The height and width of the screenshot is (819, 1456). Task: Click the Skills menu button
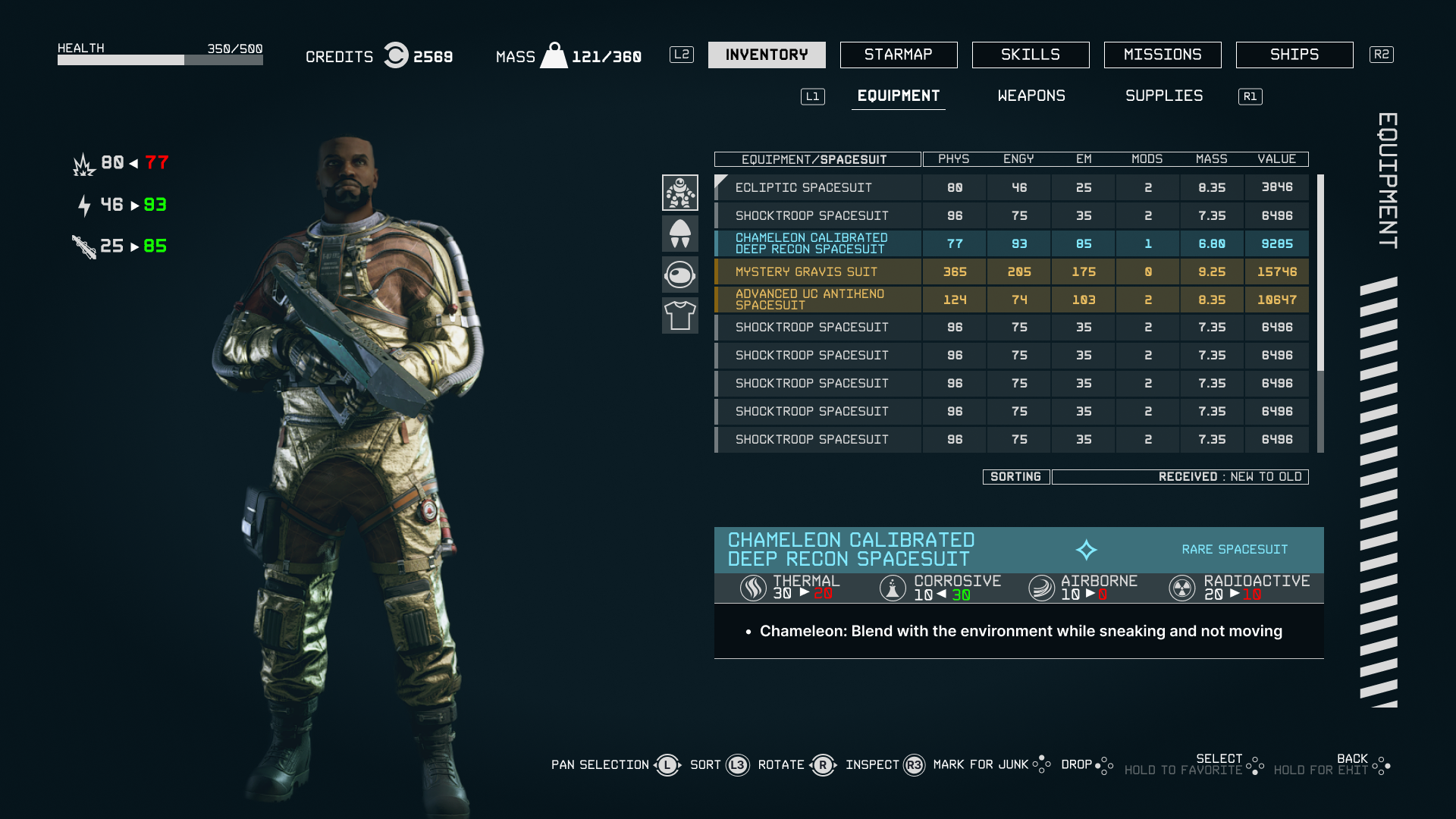1031,55
